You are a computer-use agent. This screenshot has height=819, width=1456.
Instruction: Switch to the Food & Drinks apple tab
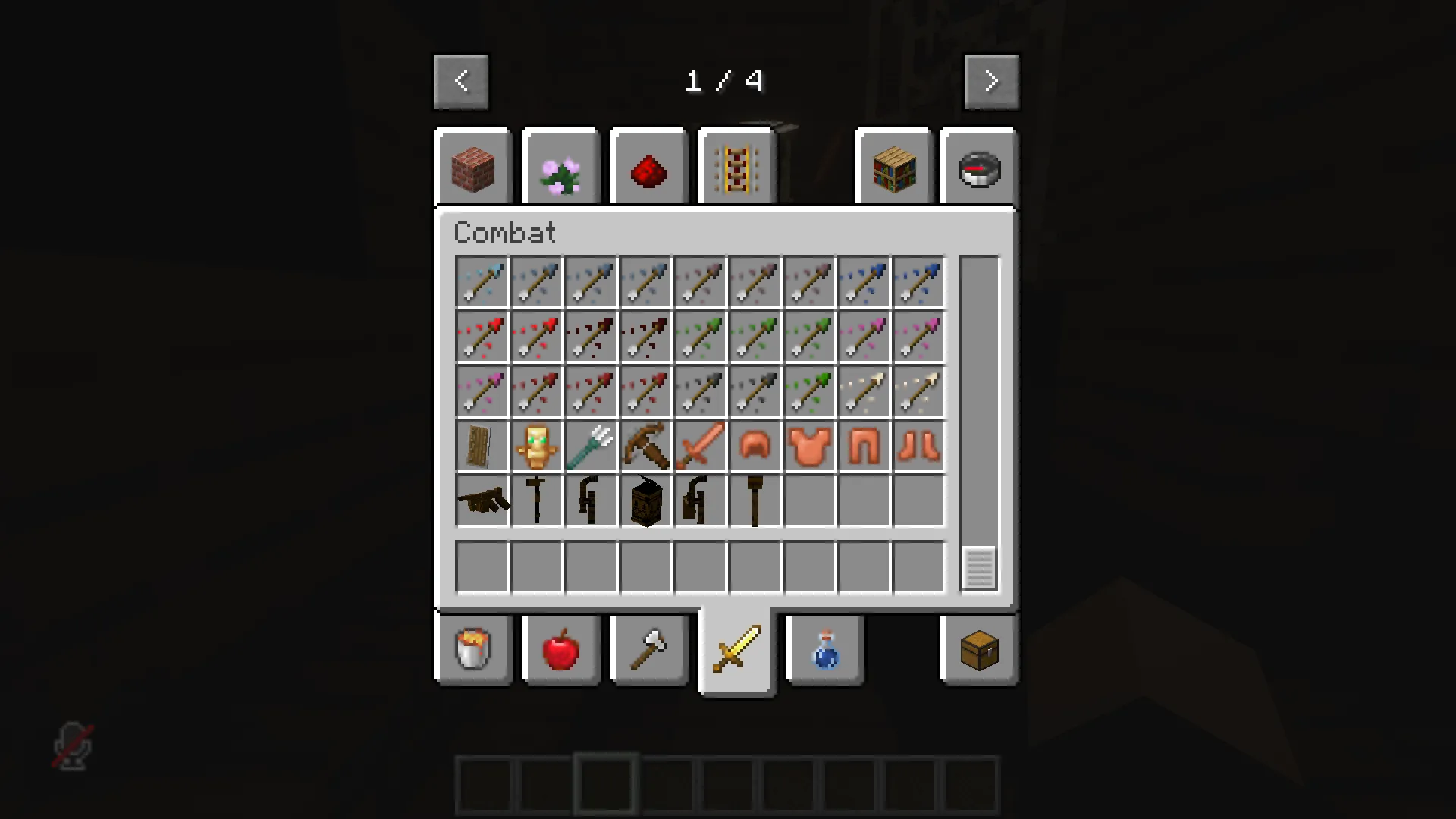pos(560,650)
